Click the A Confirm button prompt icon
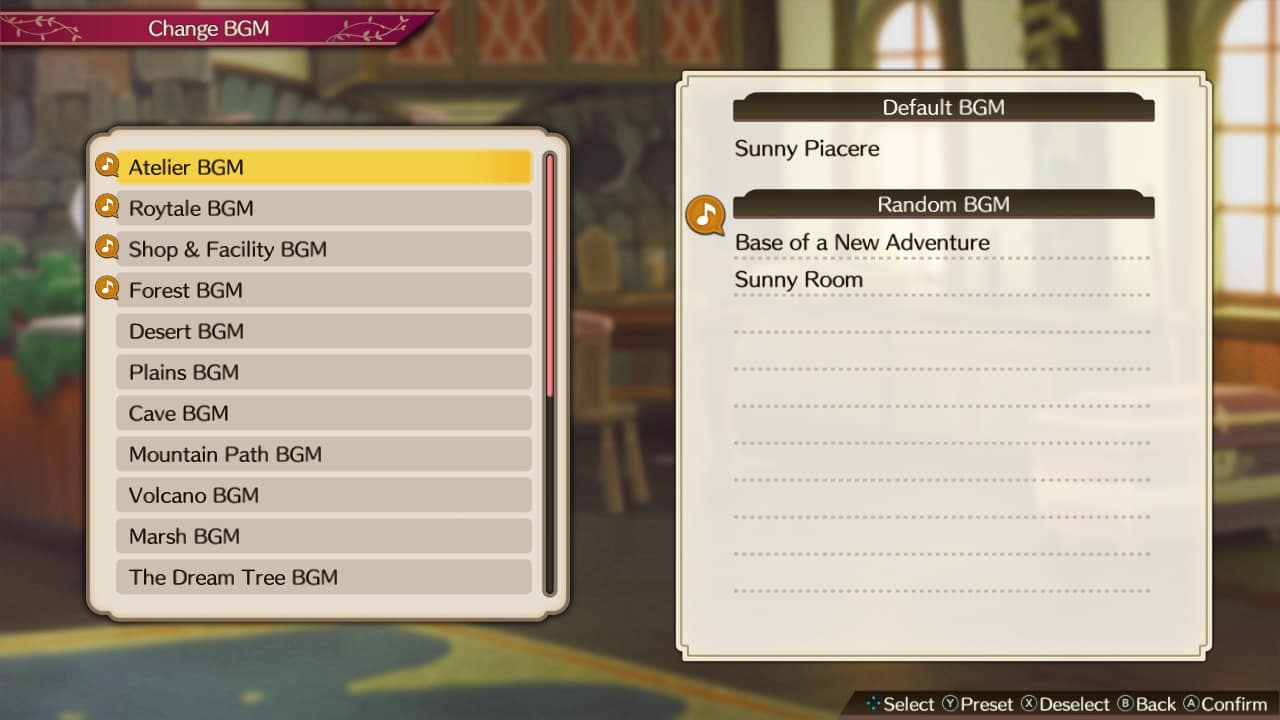This screenshot has height=720, width=1280. pyautogui.click(x=1192, y=704)
